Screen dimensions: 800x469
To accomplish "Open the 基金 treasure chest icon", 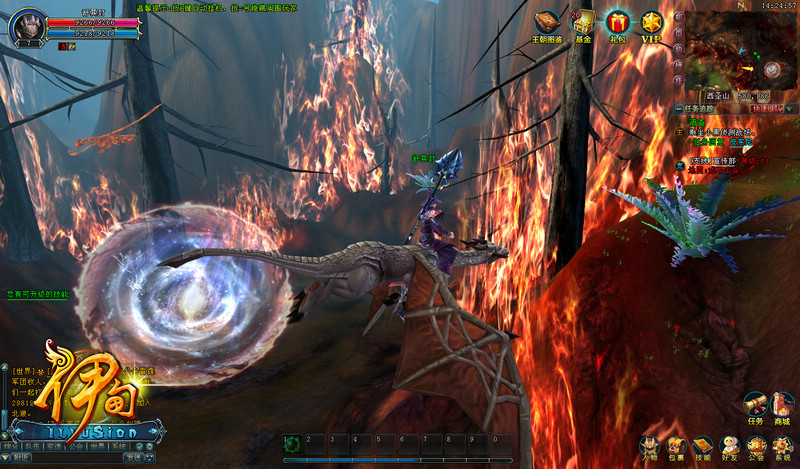I will point(583,22).
